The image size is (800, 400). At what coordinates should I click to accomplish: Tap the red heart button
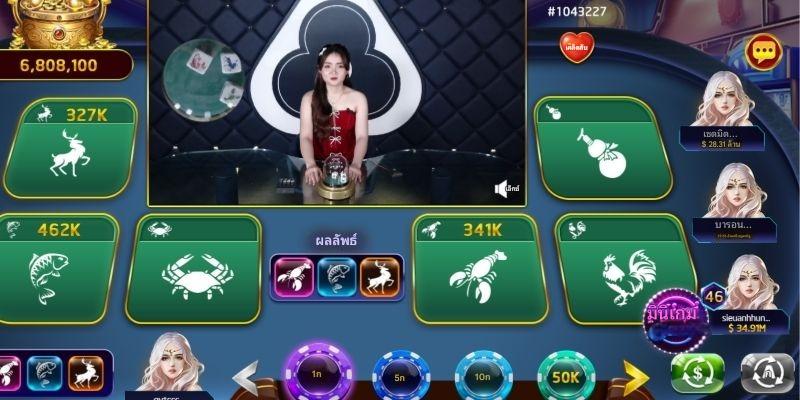576,45
